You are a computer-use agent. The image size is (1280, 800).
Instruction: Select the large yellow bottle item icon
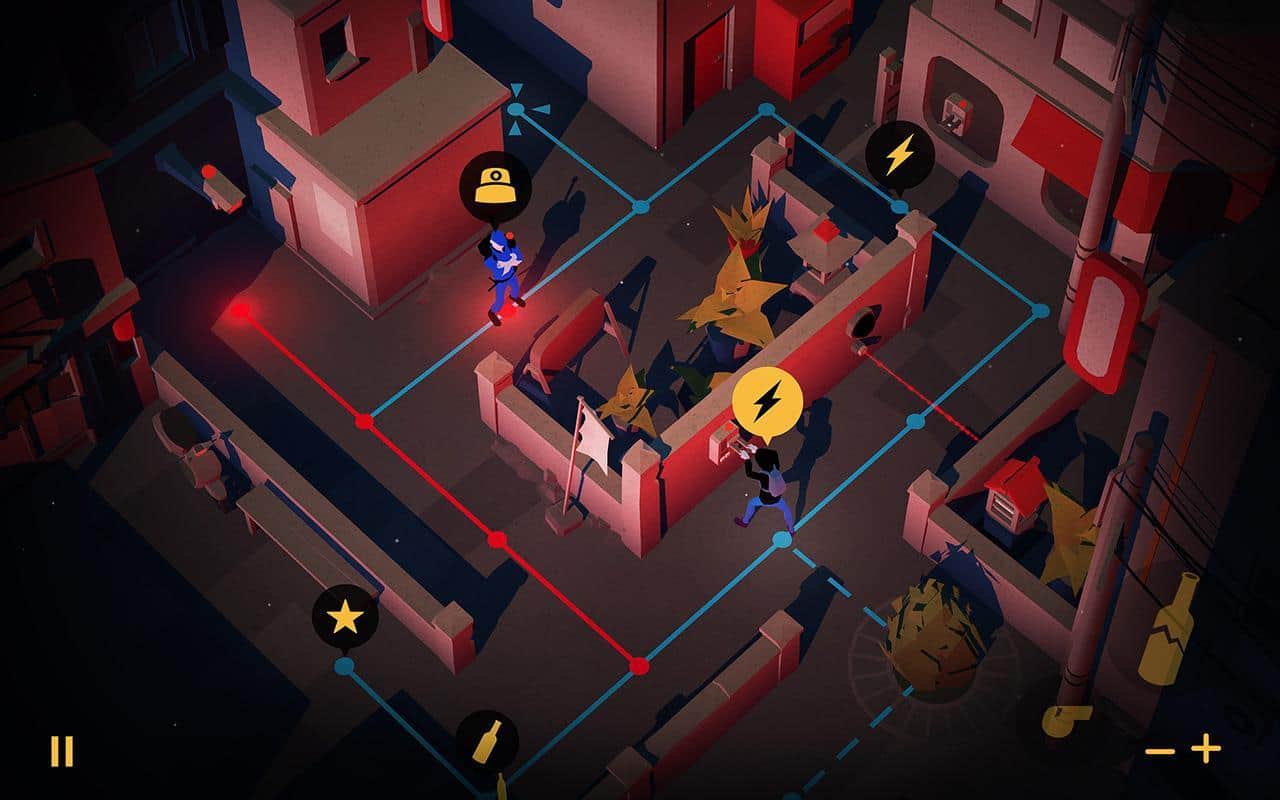(x=1169, y=629)
